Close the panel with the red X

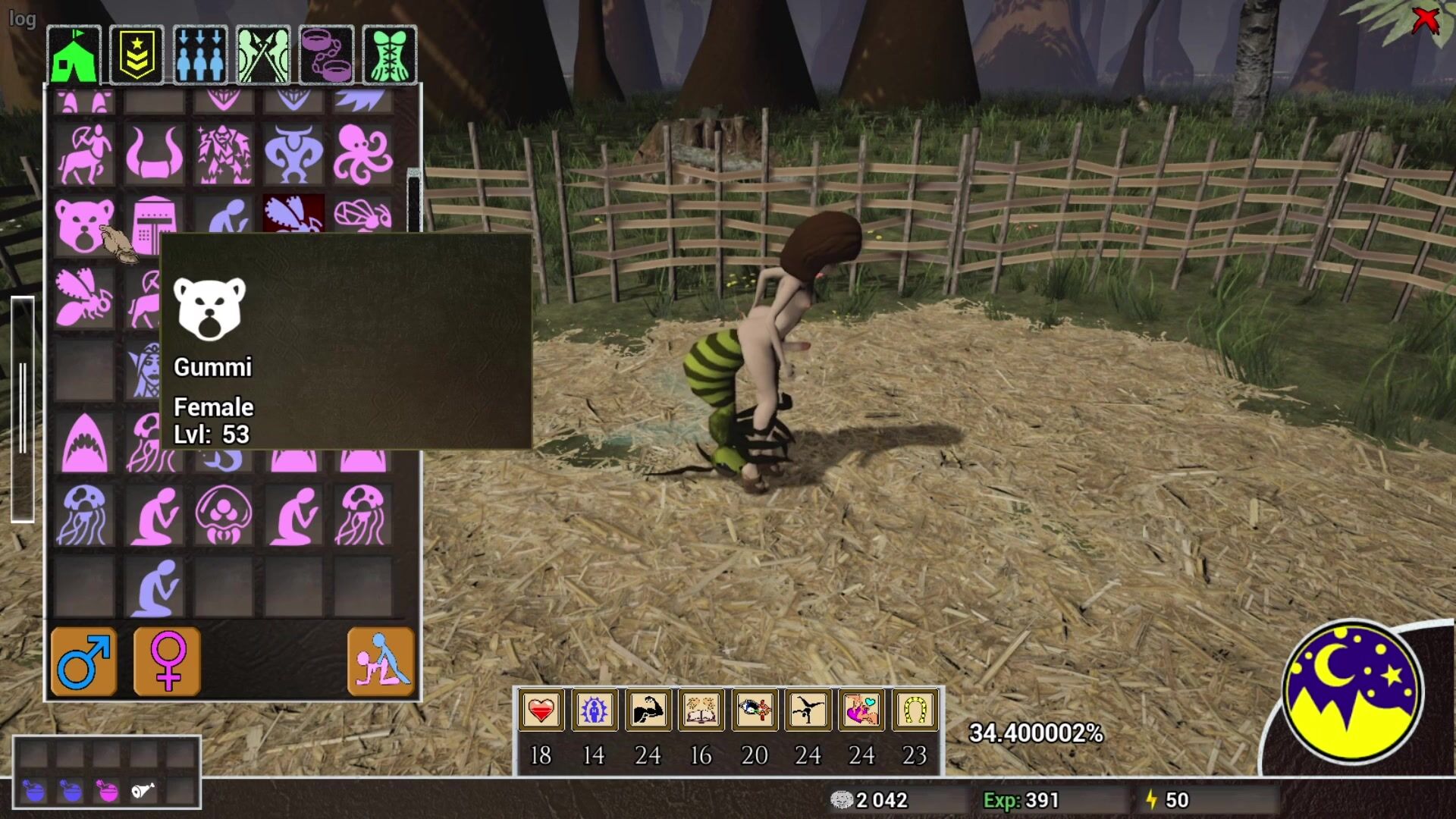click(x=1426, y=20)
